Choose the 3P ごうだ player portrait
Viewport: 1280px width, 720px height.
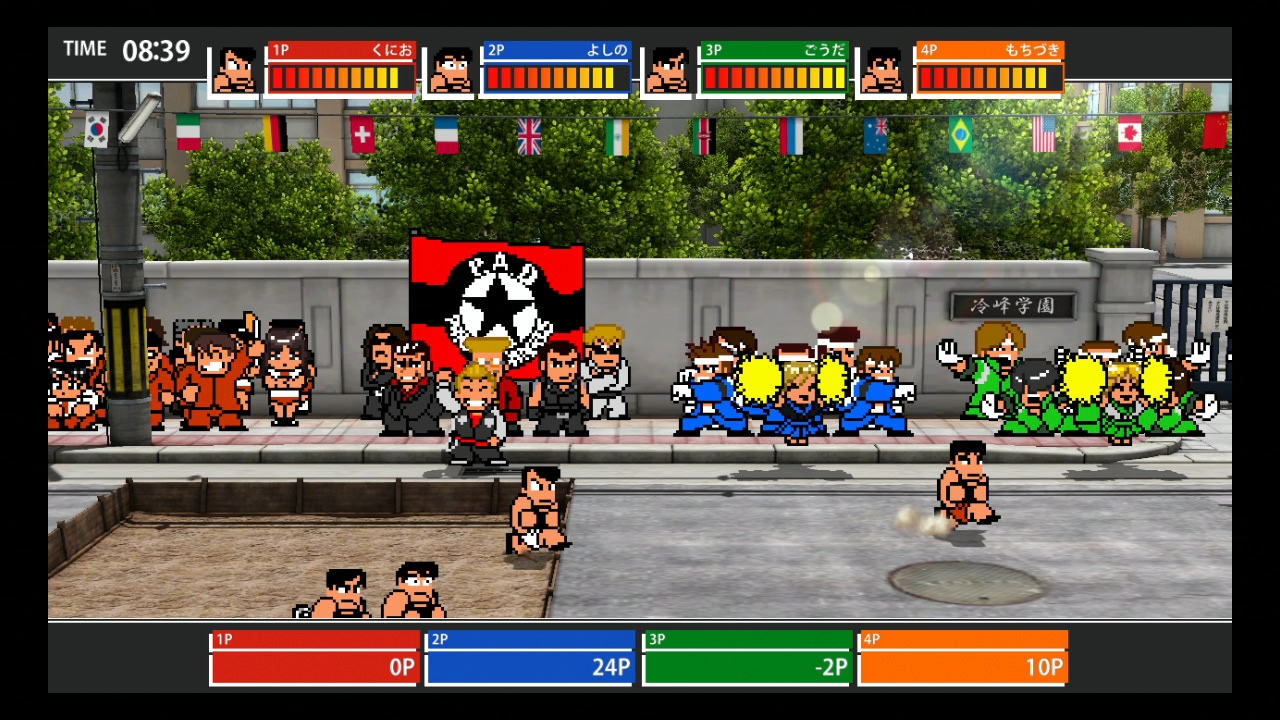(x=667, y=71)
